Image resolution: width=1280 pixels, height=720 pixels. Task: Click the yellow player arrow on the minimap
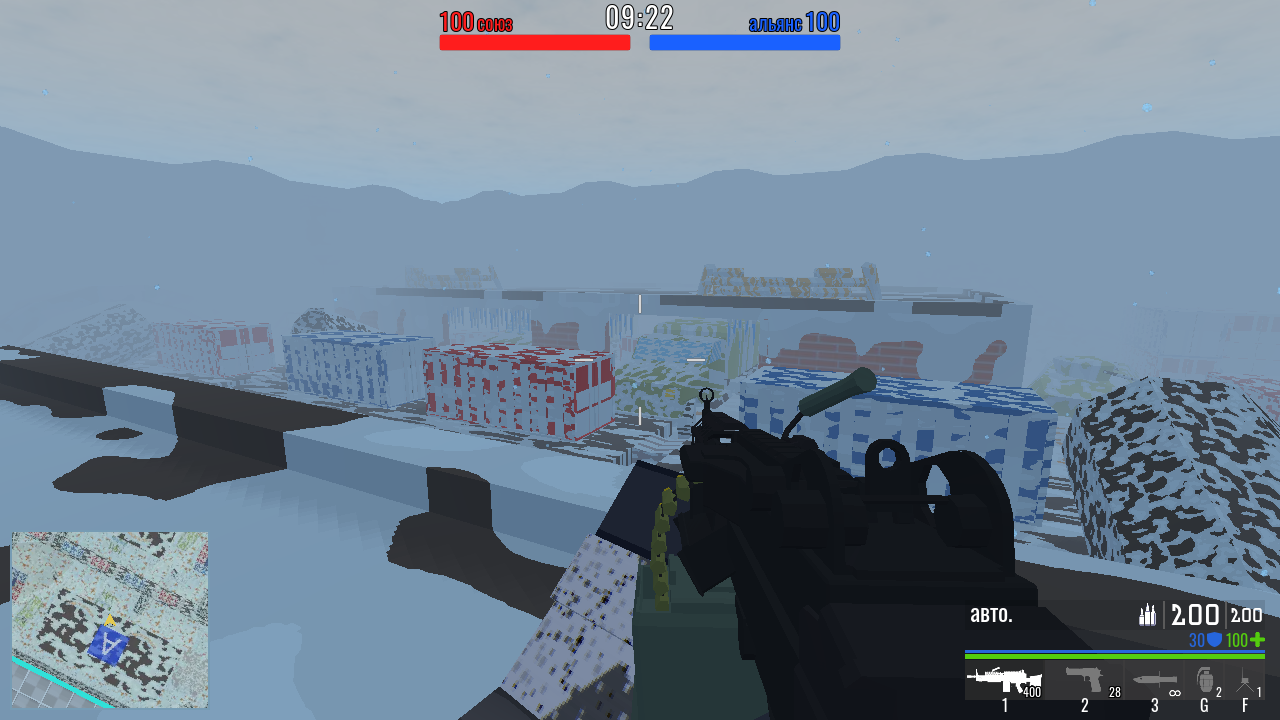tap(112, 620)
